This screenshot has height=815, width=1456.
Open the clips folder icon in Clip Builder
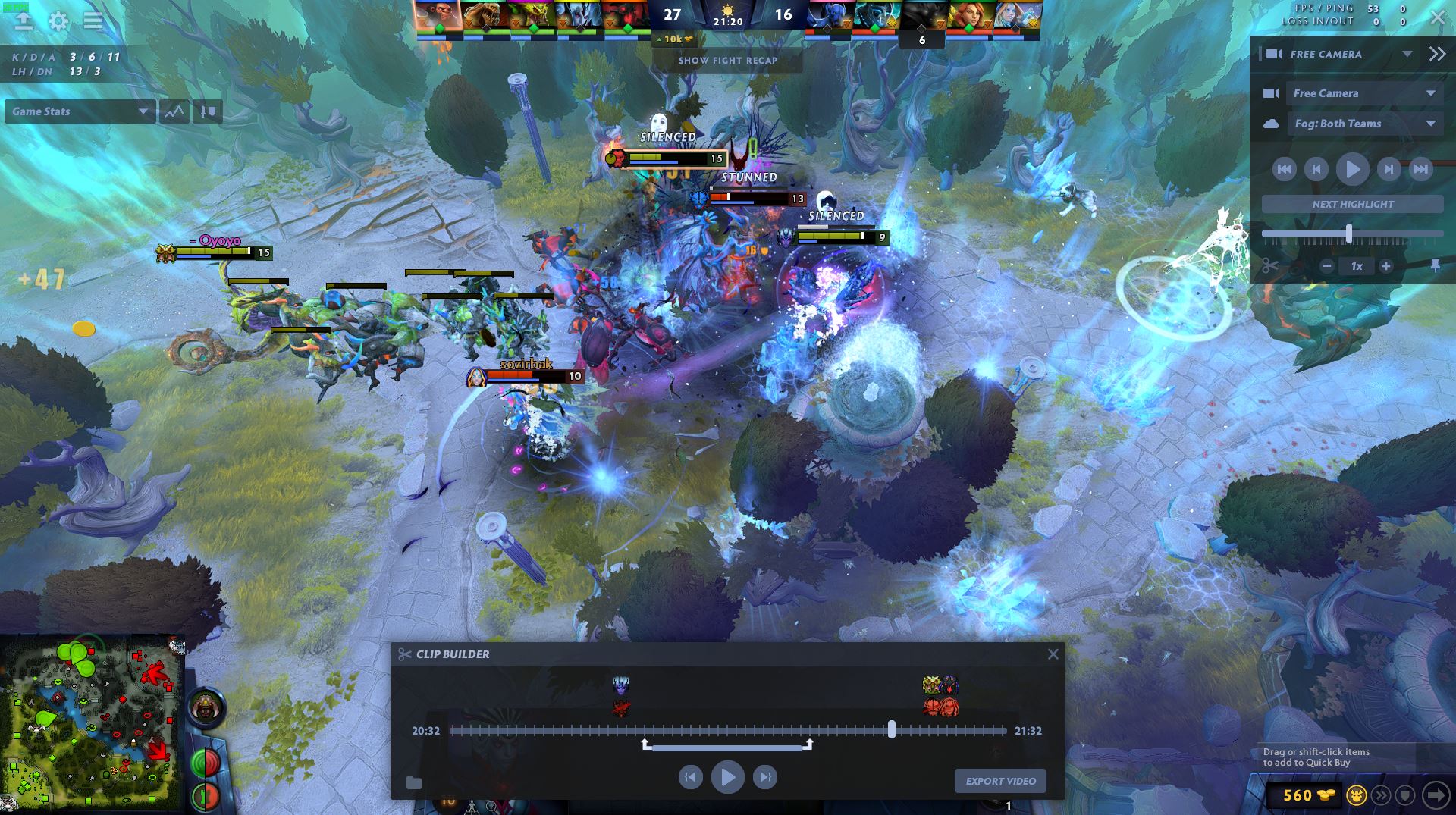(414, 783)
